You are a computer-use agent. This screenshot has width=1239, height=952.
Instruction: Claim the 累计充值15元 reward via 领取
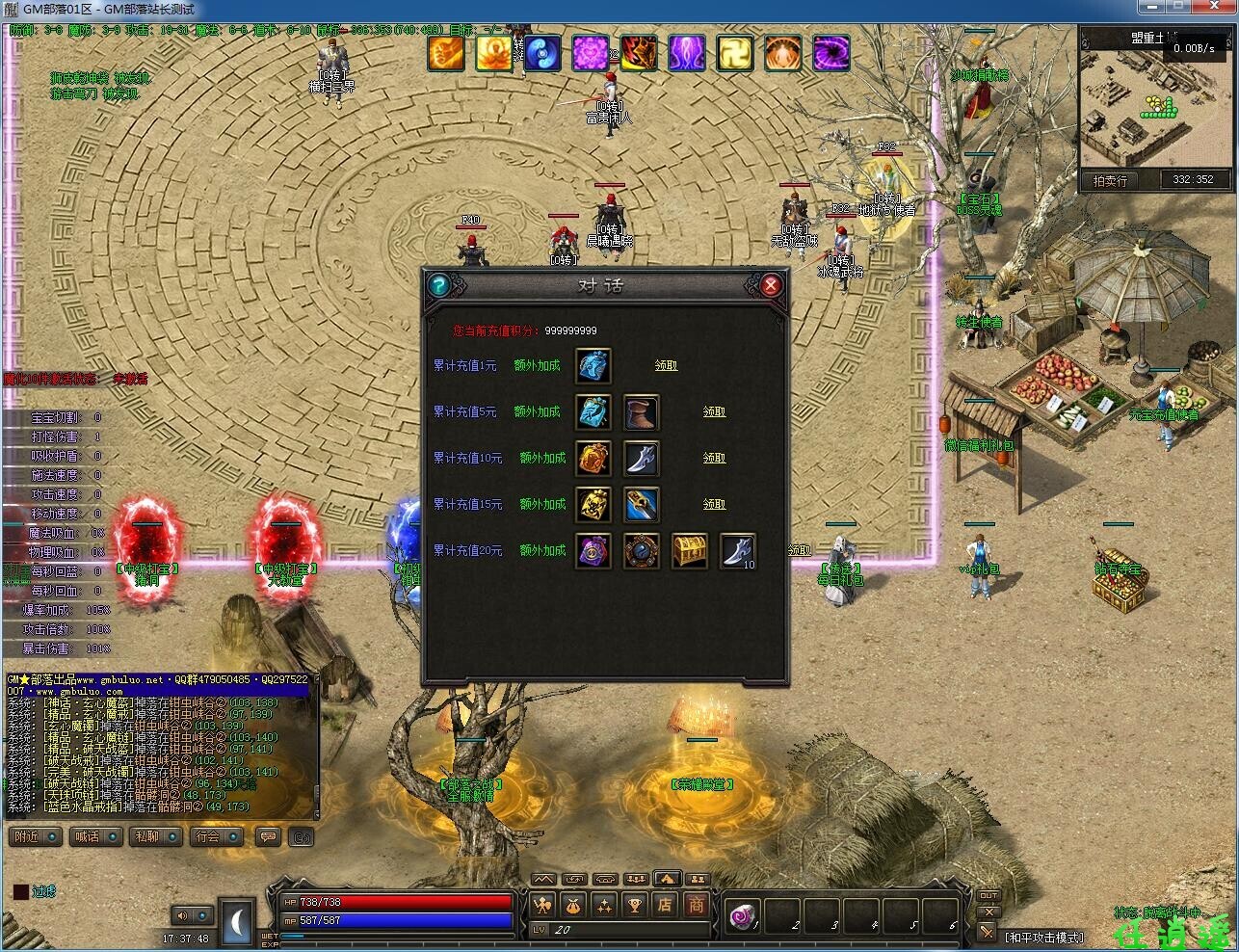pos(714,504)
